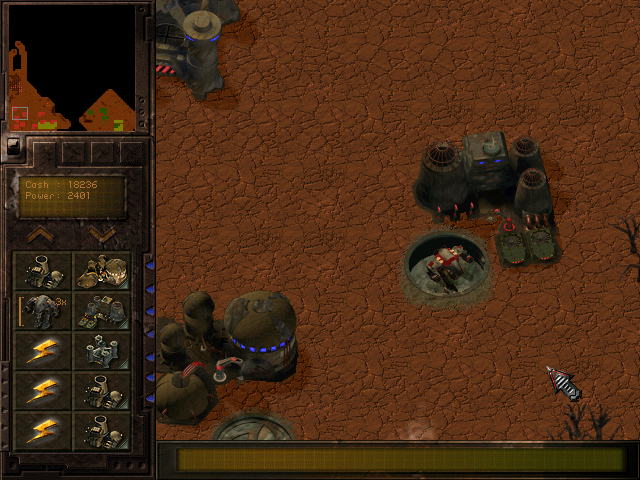
Task: Select the blue-gray fortress building icon
Action: [102, 351]
